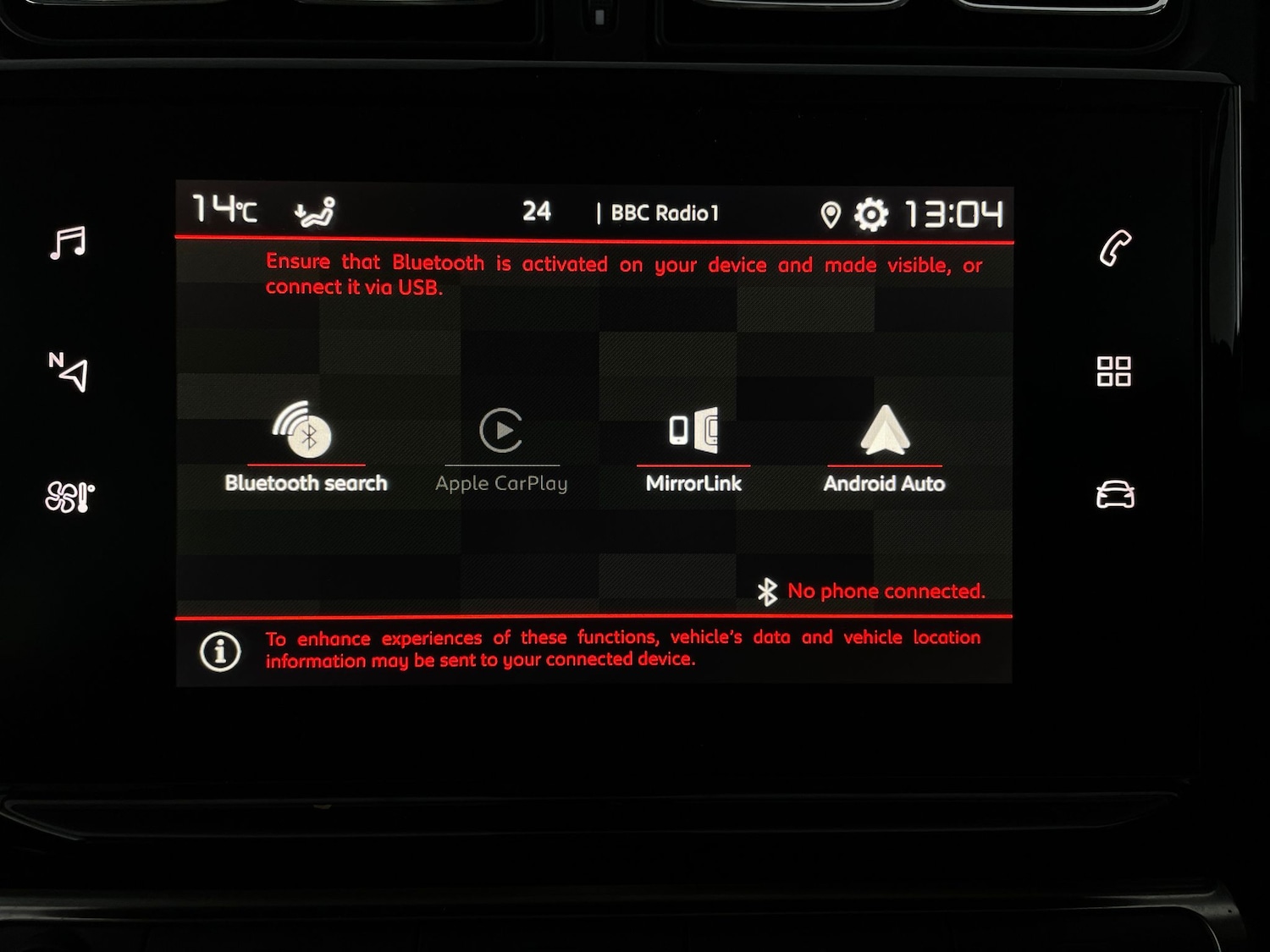The image size is (1270, 952).
Task: Tap the Bluetooth symbol next to connection status
Action: (x=767, y=591)
